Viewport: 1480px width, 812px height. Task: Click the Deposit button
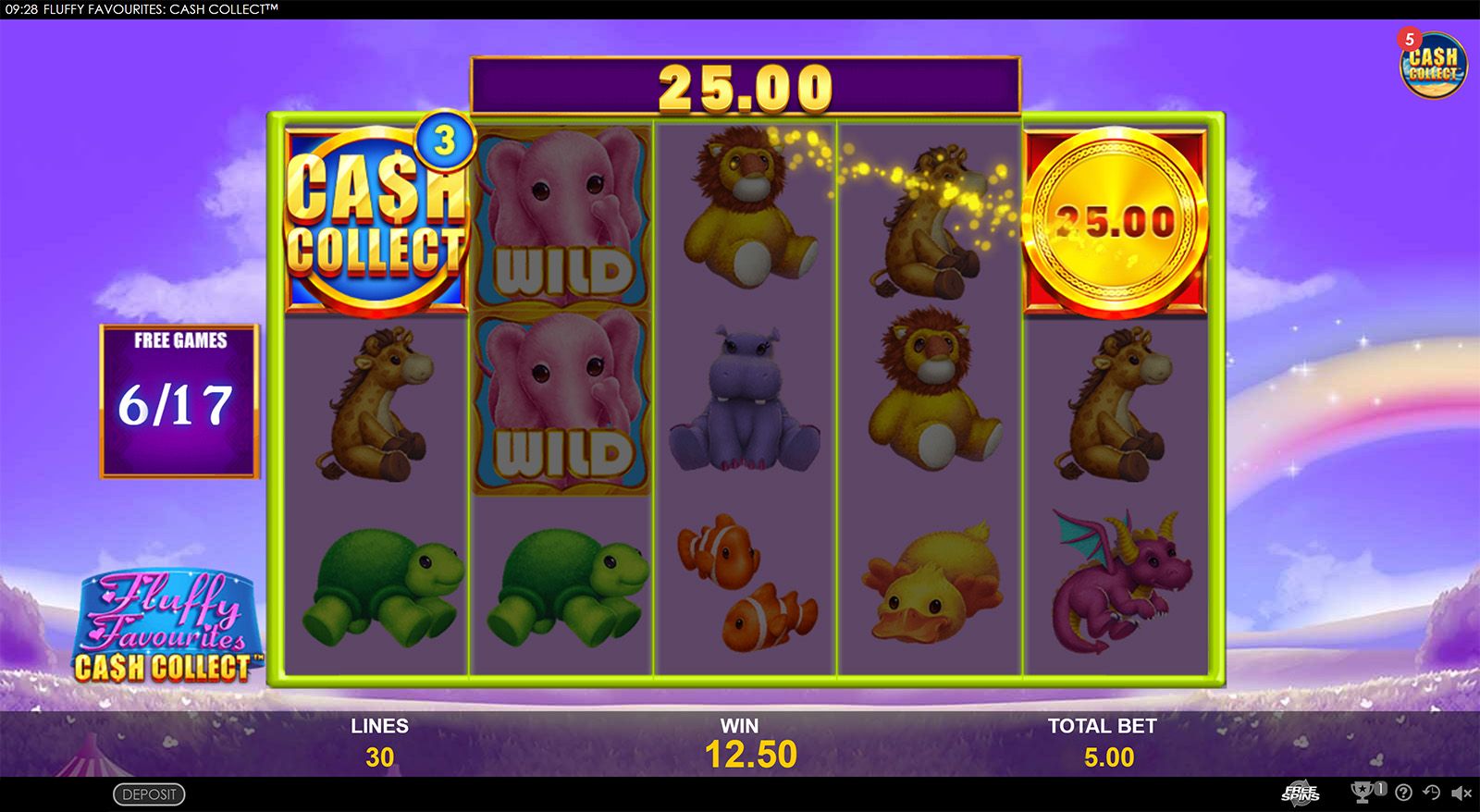tap(151, 794)
